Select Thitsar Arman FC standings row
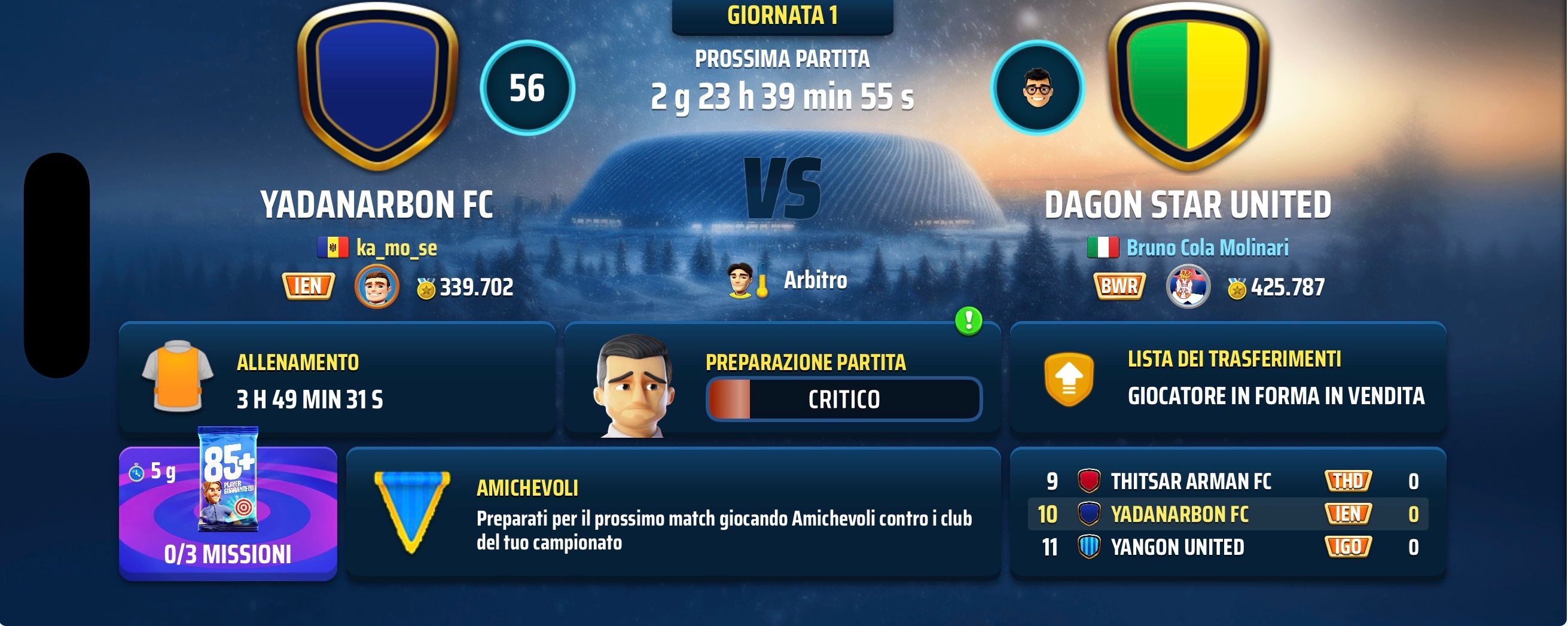 tap(1228, 481)
